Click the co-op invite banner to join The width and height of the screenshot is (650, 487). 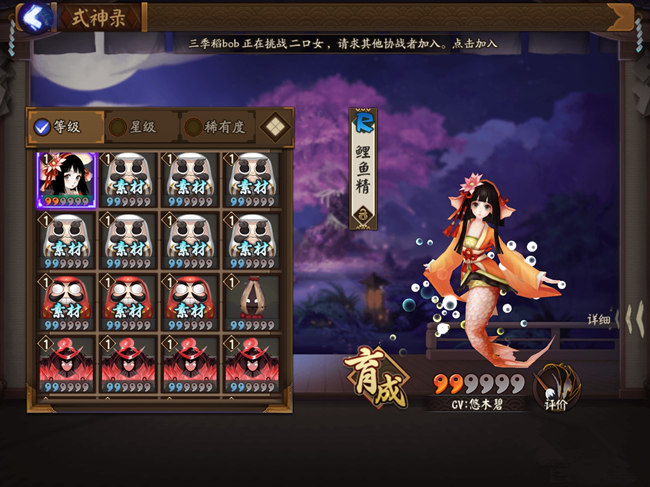coord(343,45)
